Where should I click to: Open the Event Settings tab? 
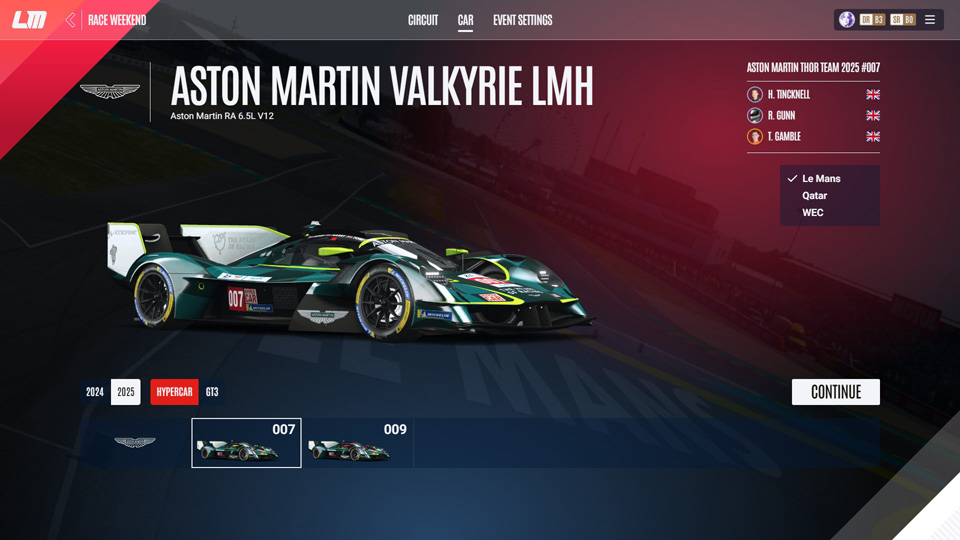point(522,20)
